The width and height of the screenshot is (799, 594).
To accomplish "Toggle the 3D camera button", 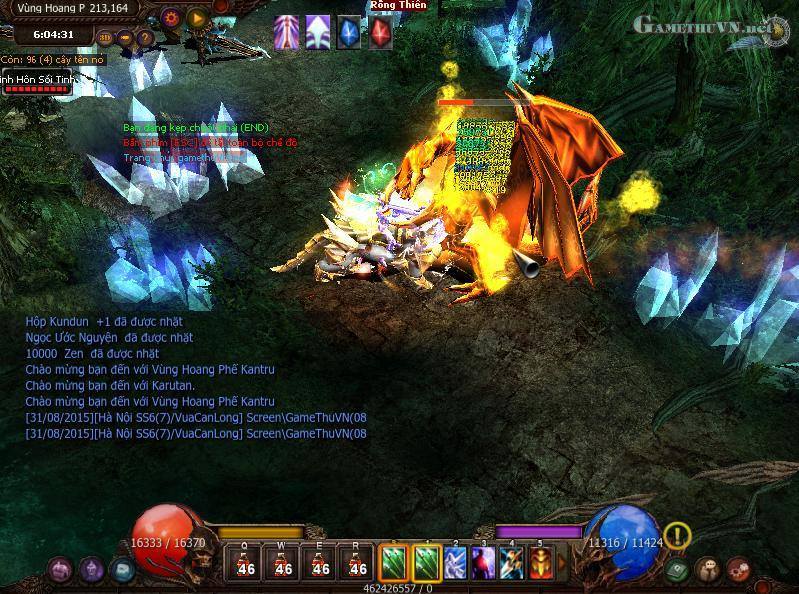I will tap(106, 39).
